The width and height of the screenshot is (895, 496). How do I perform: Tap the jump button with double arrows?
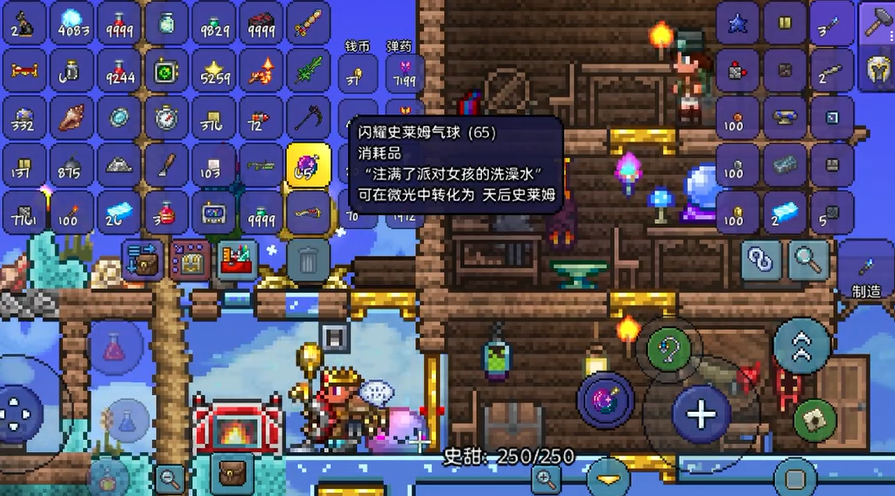coord(801,346)
